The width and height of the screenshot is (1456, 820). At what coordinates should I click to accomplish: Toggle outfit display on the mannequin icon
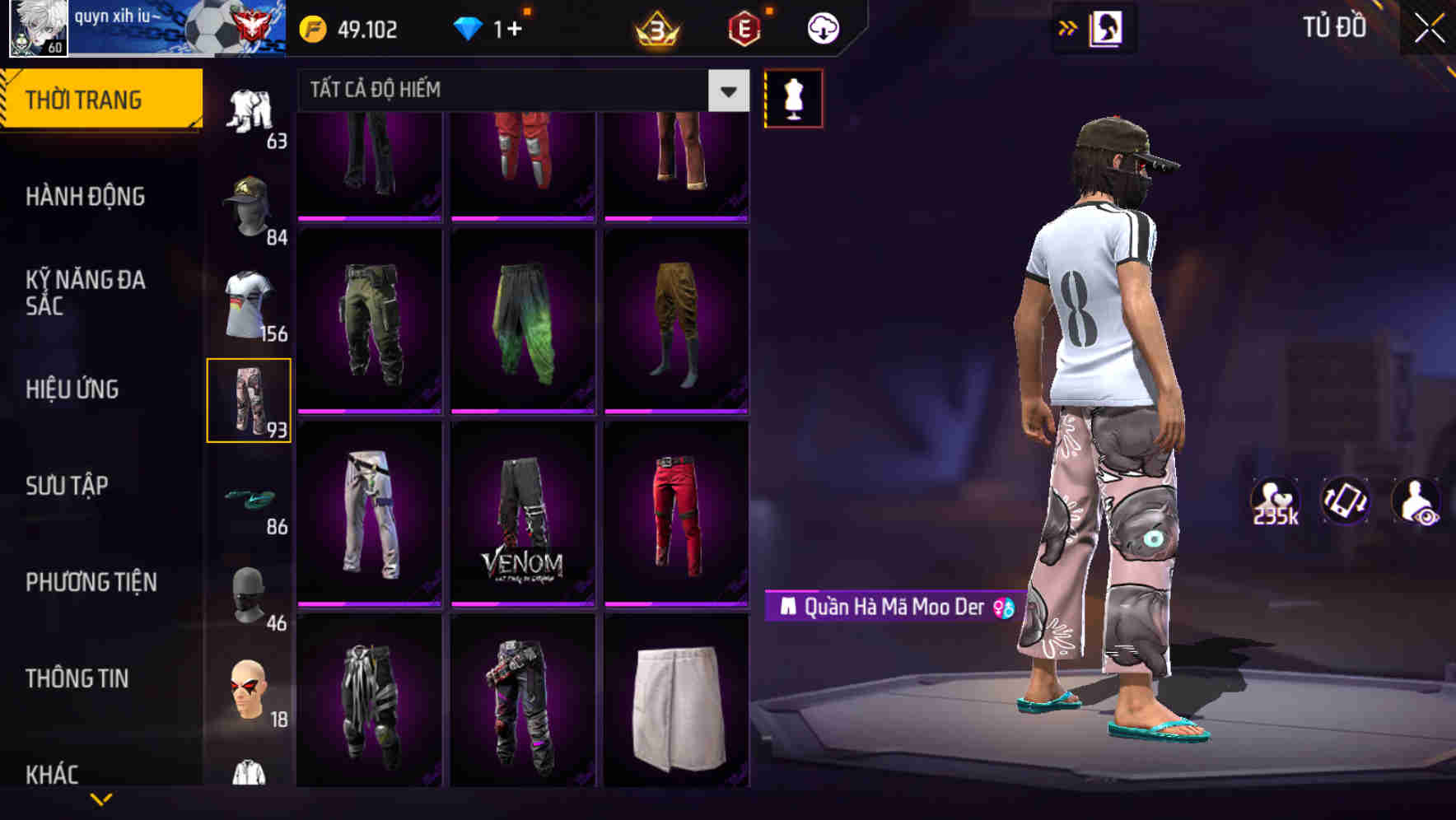point(792,97)
